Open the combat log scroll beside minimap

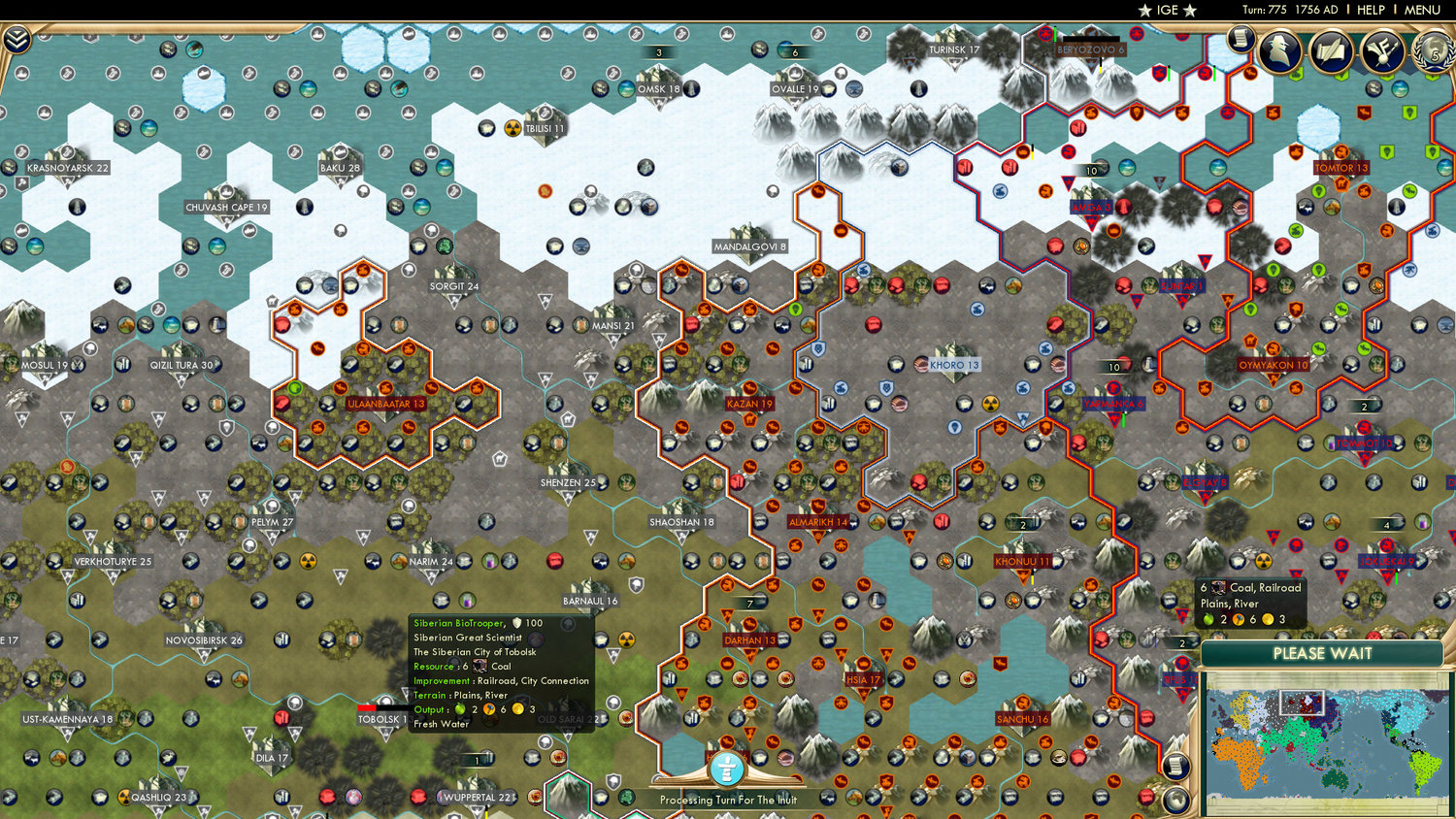(x=1175, y=767)
